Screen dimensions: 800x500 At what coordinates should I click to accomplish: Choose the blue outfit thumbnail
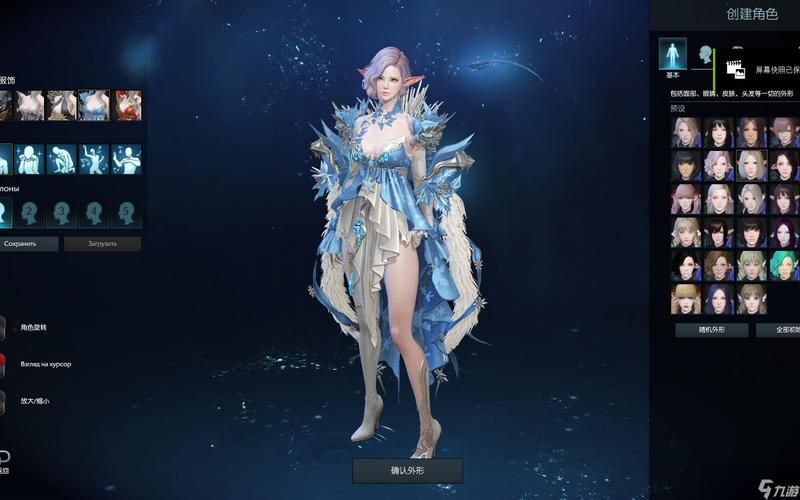[x=94, y=105]
